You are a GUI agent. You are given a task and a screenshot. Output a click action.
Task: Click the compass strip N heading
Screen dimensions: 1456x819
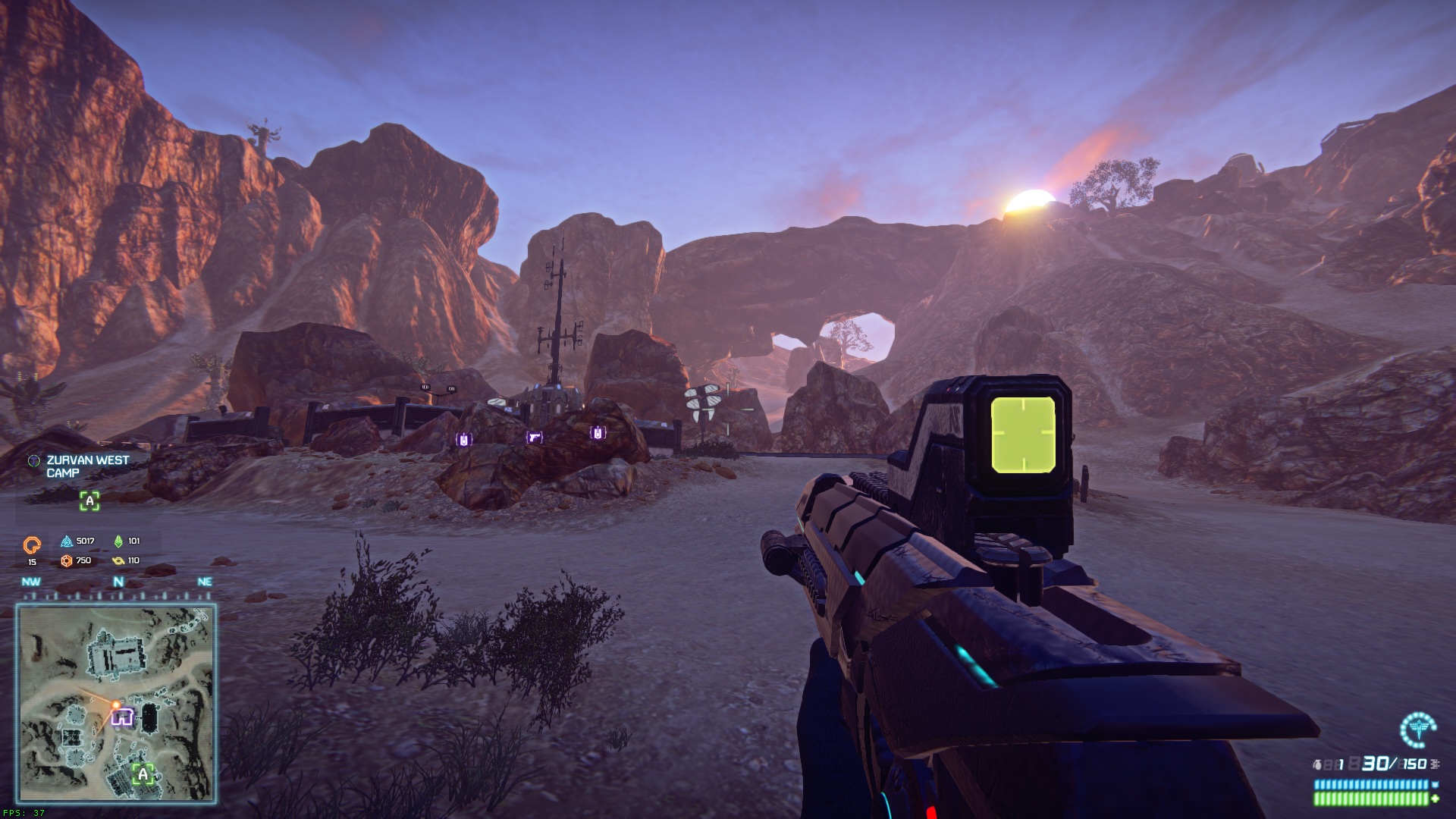118,582
